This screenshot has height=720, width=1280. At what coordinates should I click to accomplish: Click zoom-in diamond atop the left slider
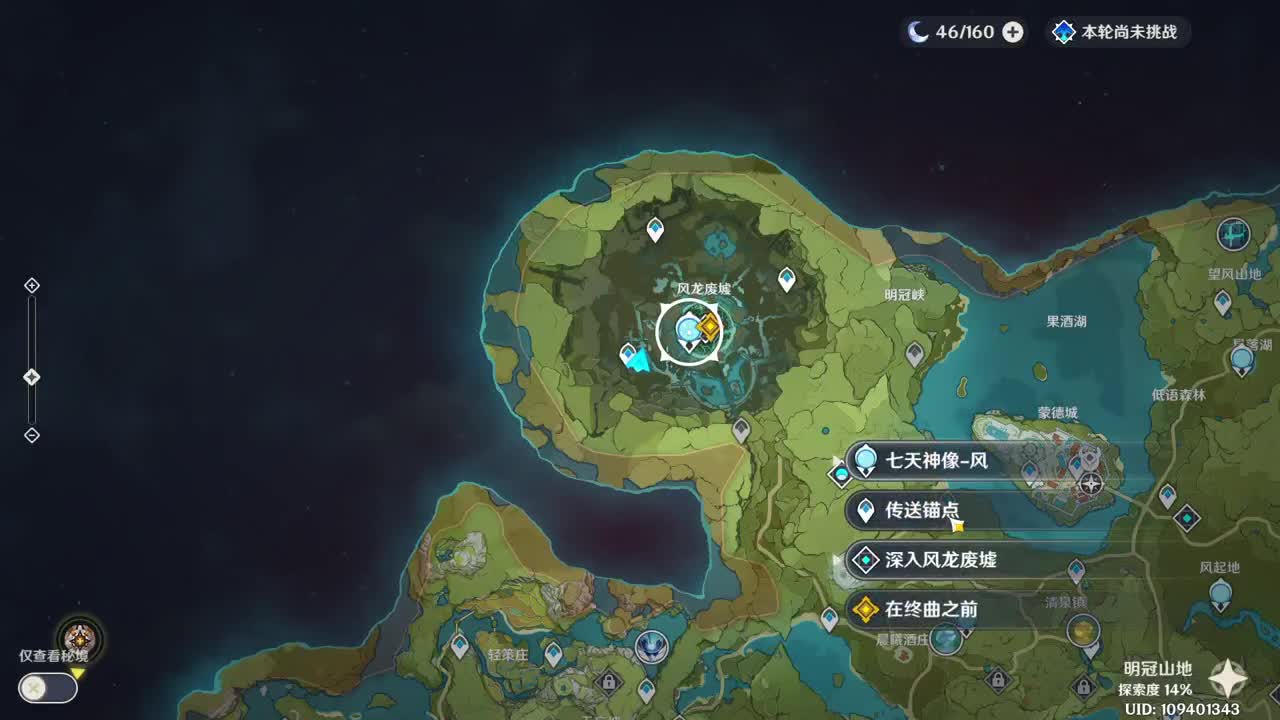tap(30, 284)
